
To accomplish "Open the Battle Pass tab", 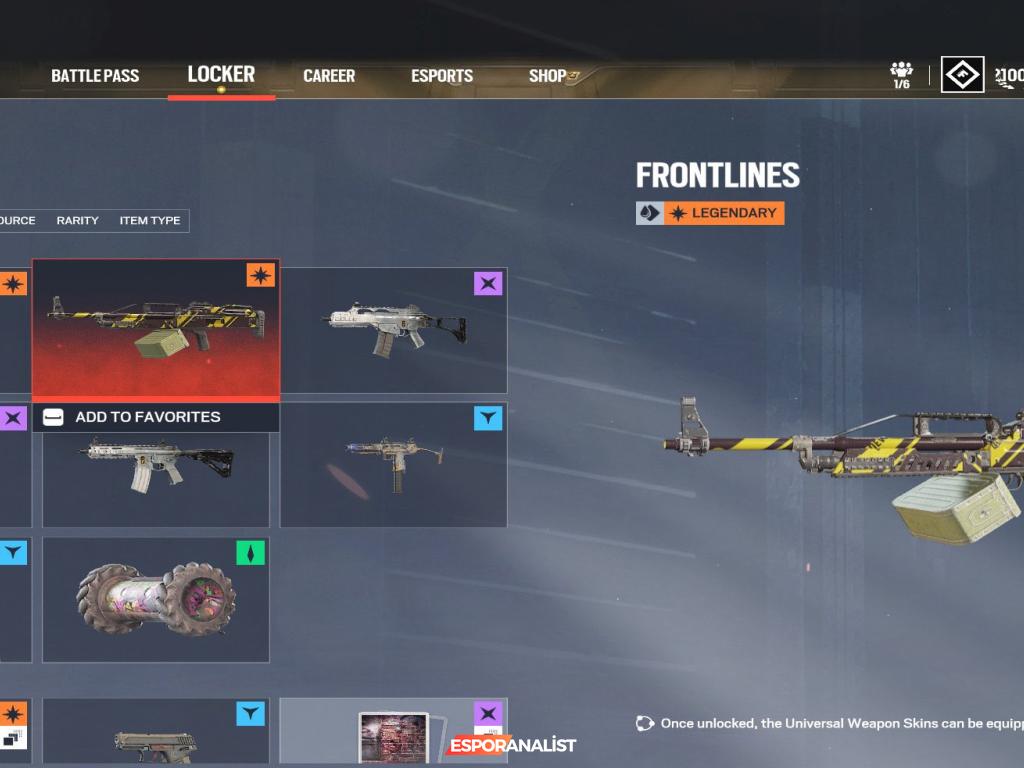I will [x=95, y=76].
